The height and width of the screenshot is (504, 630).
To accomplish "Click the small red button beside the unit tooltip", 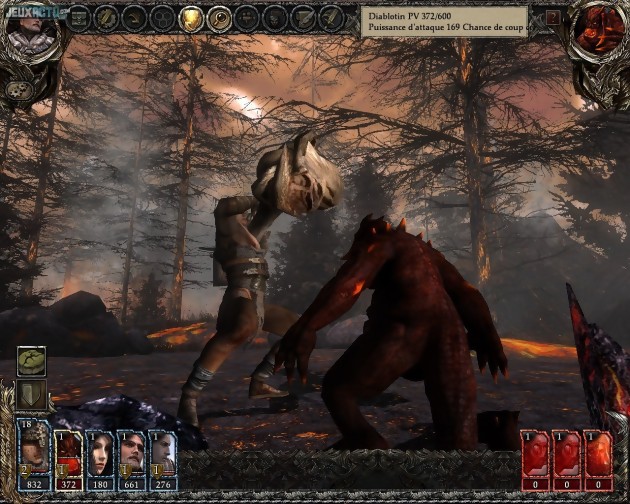I will tap(553, 18).
